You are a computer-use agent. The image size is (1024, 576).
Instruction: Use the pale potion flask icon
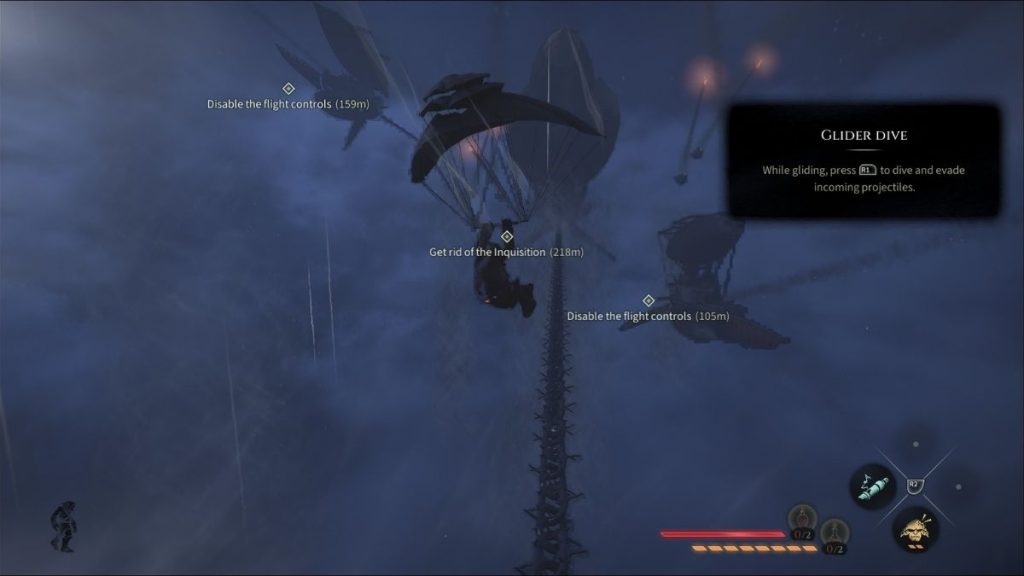pos(834,533)
